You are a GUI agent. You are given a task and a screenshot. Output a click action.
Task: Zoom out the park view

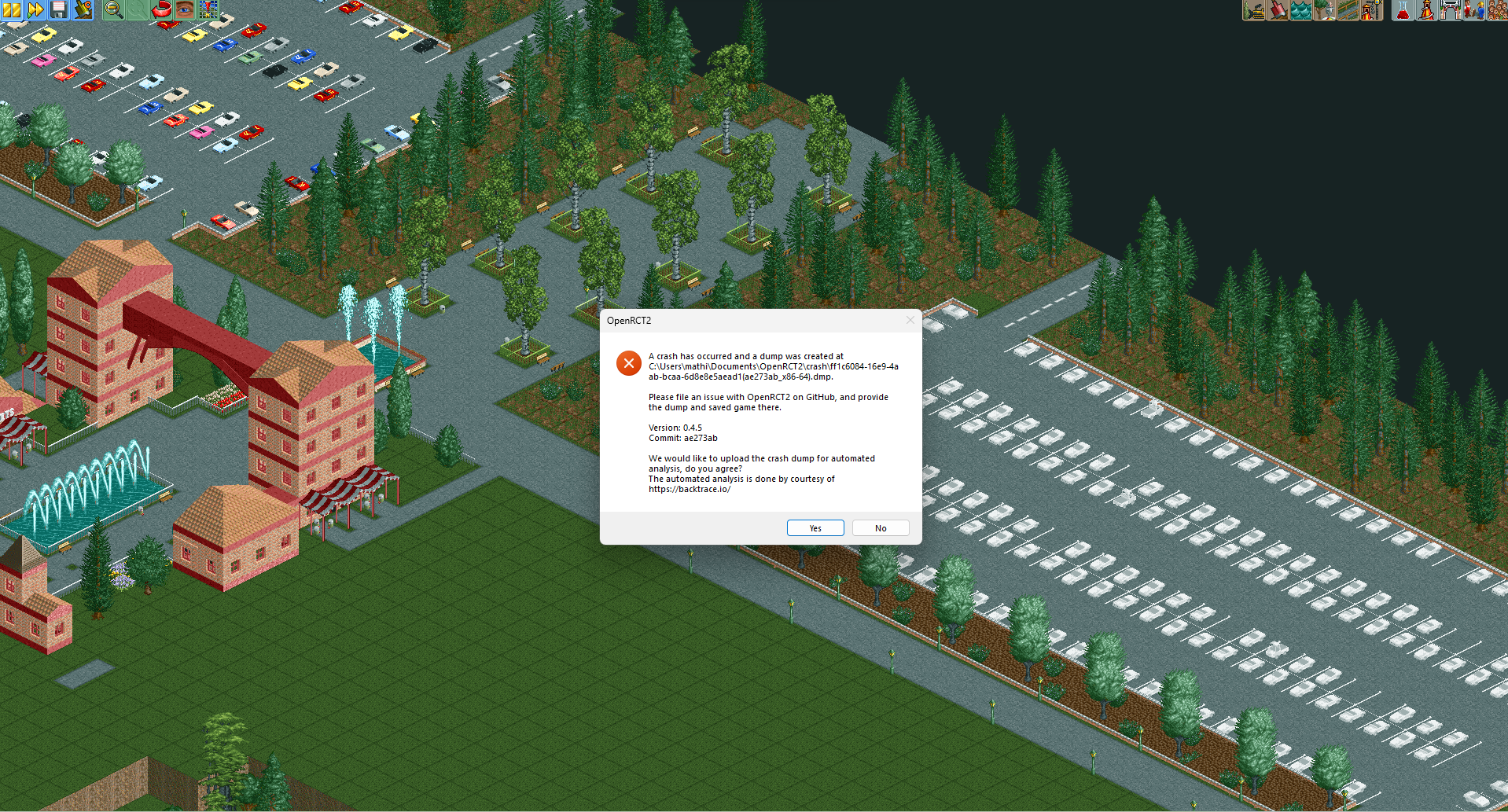(x=113, y=11)
